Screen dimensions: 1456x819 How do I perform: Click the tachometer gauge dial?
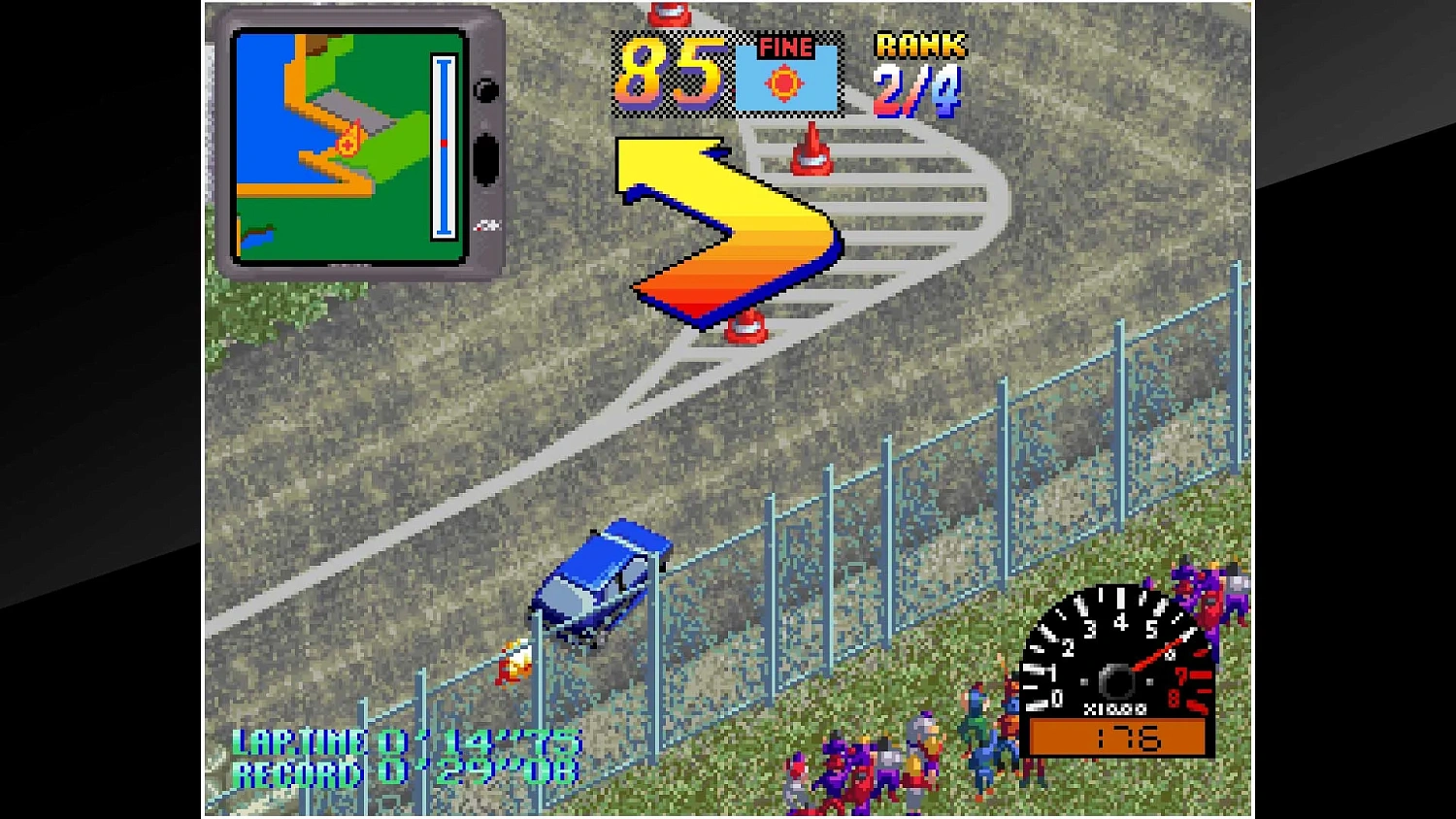(1116, 670)
